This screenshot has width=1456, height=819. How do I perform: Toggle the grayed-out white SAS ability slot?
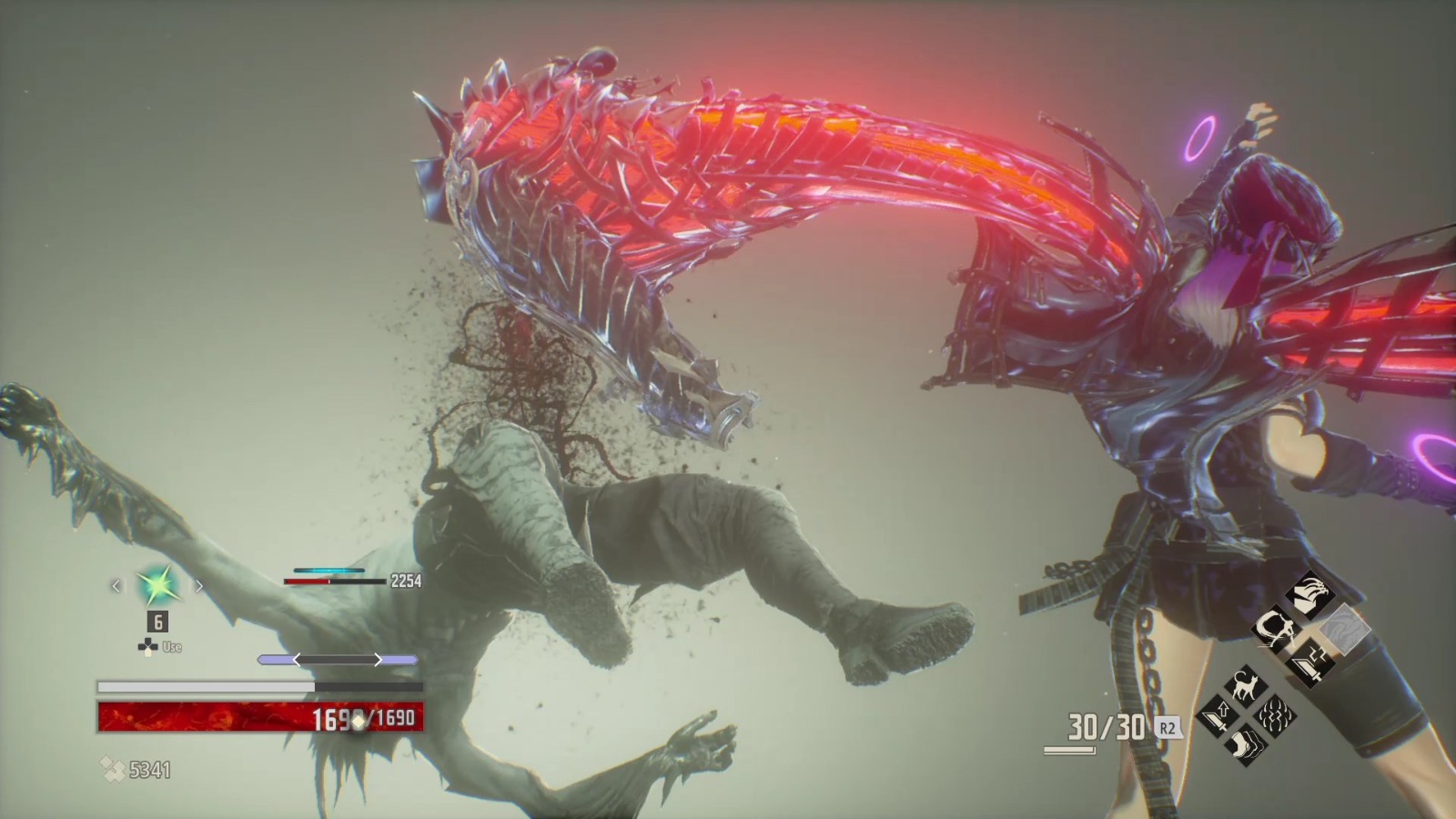(1345, 630)
